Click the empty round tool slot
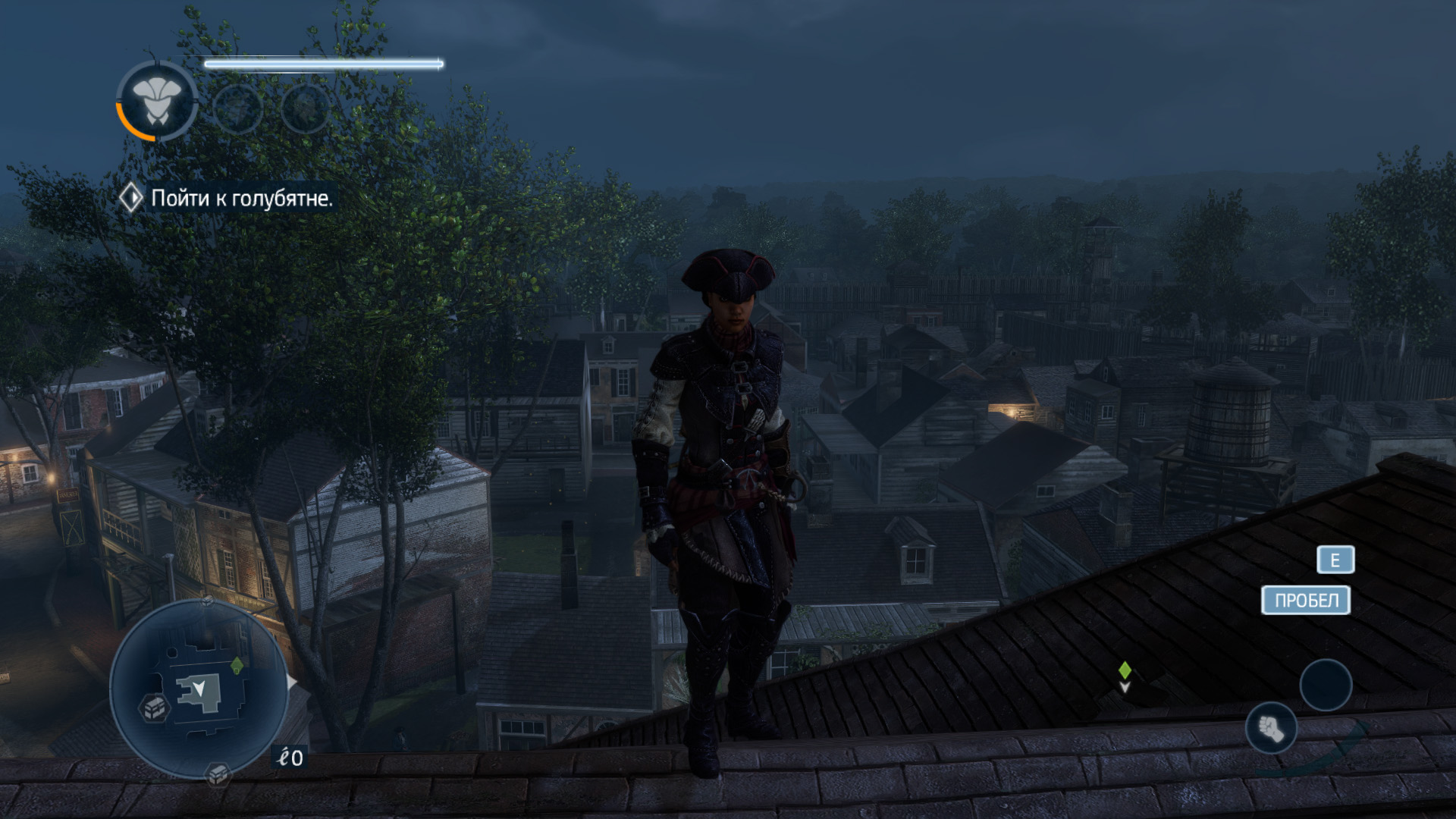Image resolution: width=1456 pixels, height=819 pixels. [1326, 685]
